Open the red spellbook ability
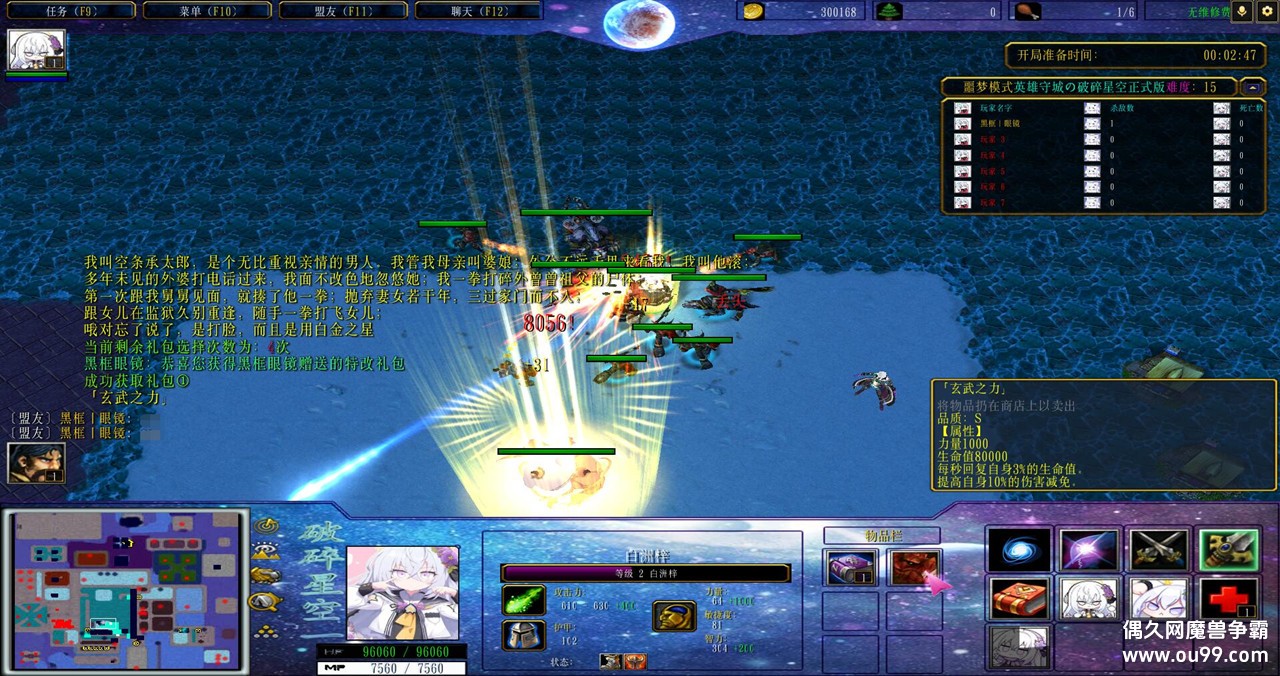Screen dimensions: 1280x676 pyautogui.click(x=1019, y=599)
